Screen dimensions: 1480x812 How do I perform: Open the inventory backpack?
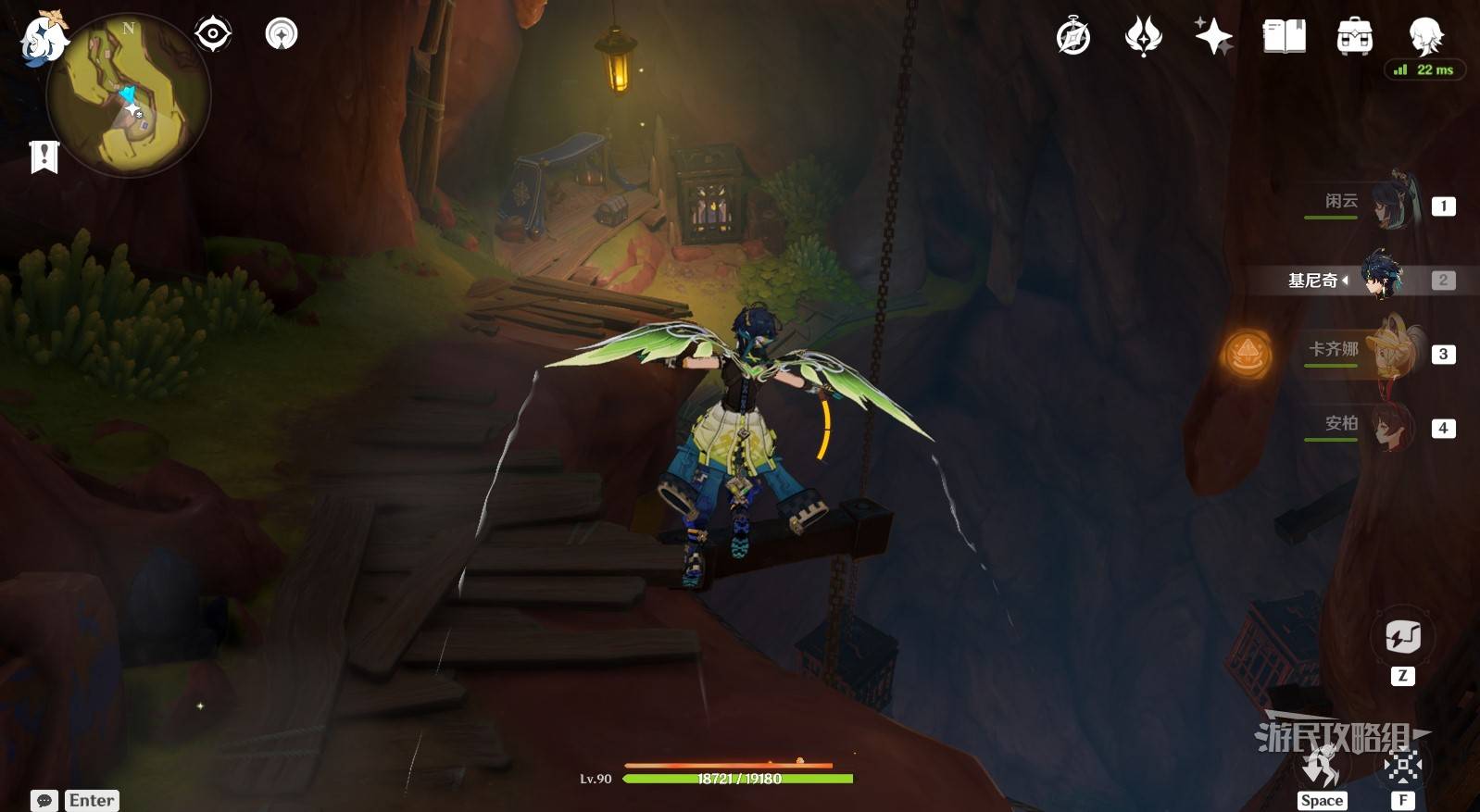(x=1354, y=37)
